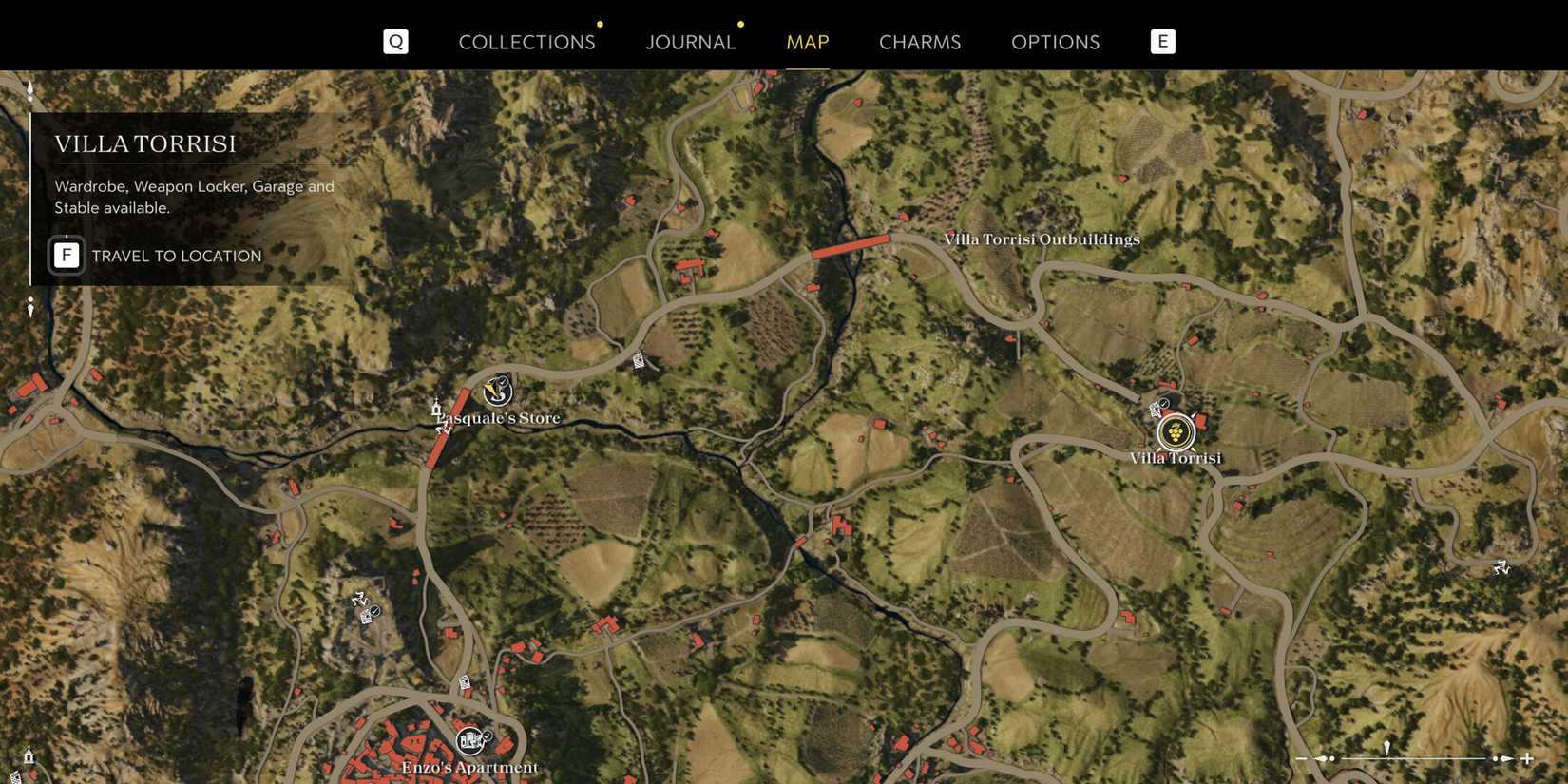
Task: Click the small marker toggle on the left map edge
Action: click(x=29, y=306)
